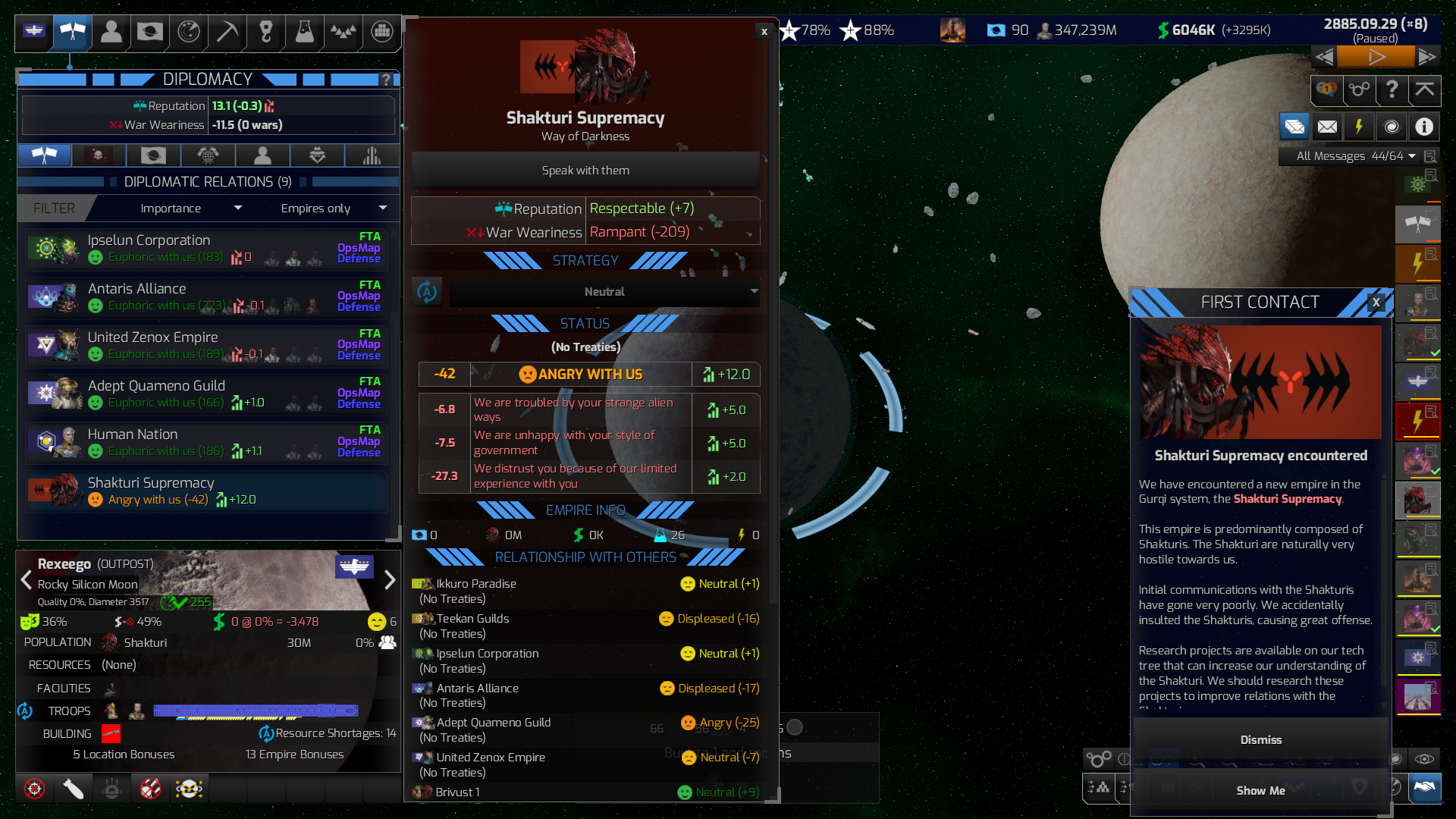Open the Research screen flask icon
Viewport: 1456px width, 819px height.
[x=303, y=33]
